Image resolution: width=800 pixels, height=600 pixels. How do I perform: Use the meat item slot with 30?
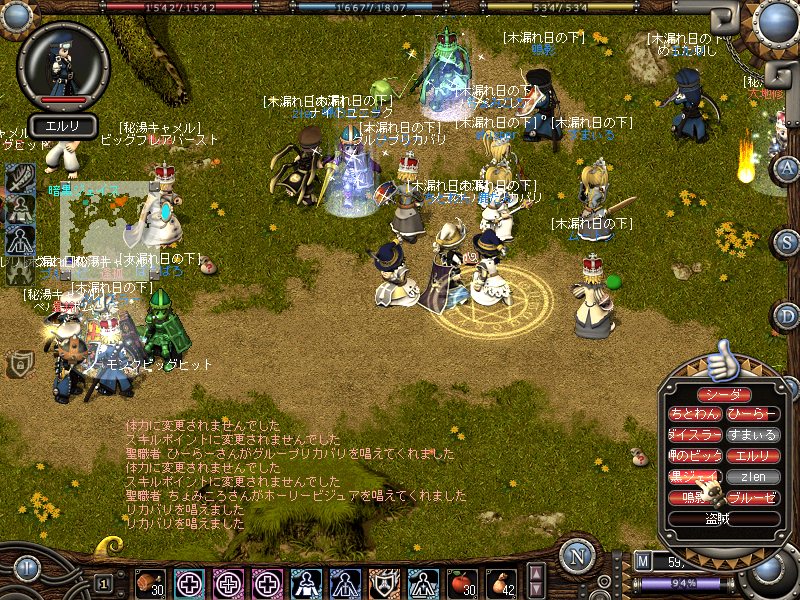pyautogui.click(x=150, y=581)
